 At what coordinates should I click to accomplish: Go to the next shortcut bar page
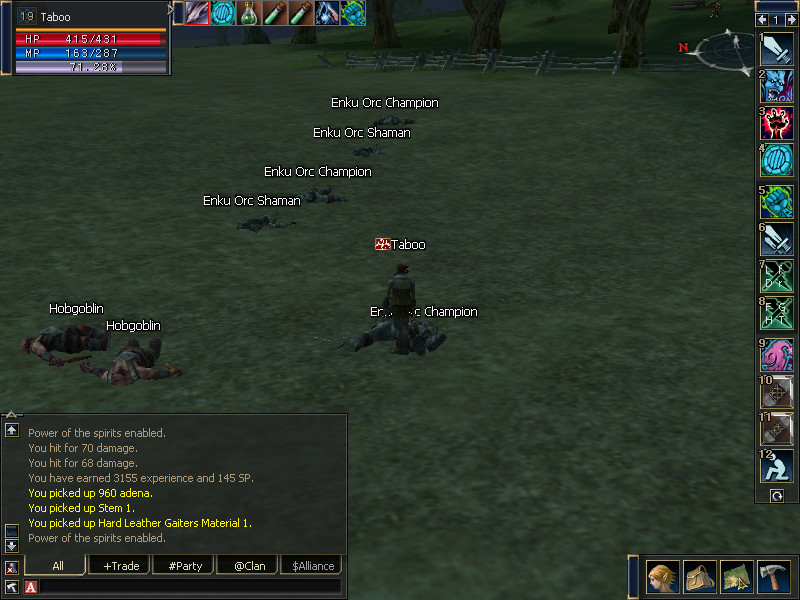tap(790, 20)
